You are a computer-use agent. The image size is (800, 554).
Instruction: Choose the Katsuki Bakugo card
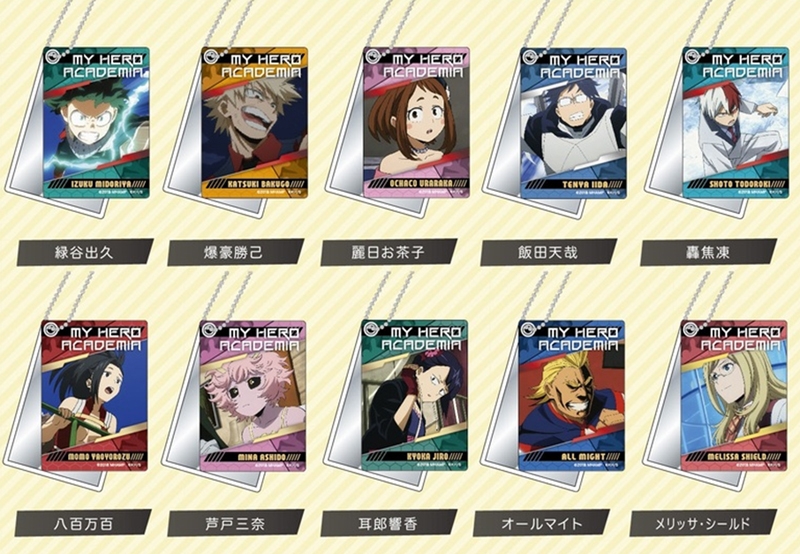click(254, 122)
